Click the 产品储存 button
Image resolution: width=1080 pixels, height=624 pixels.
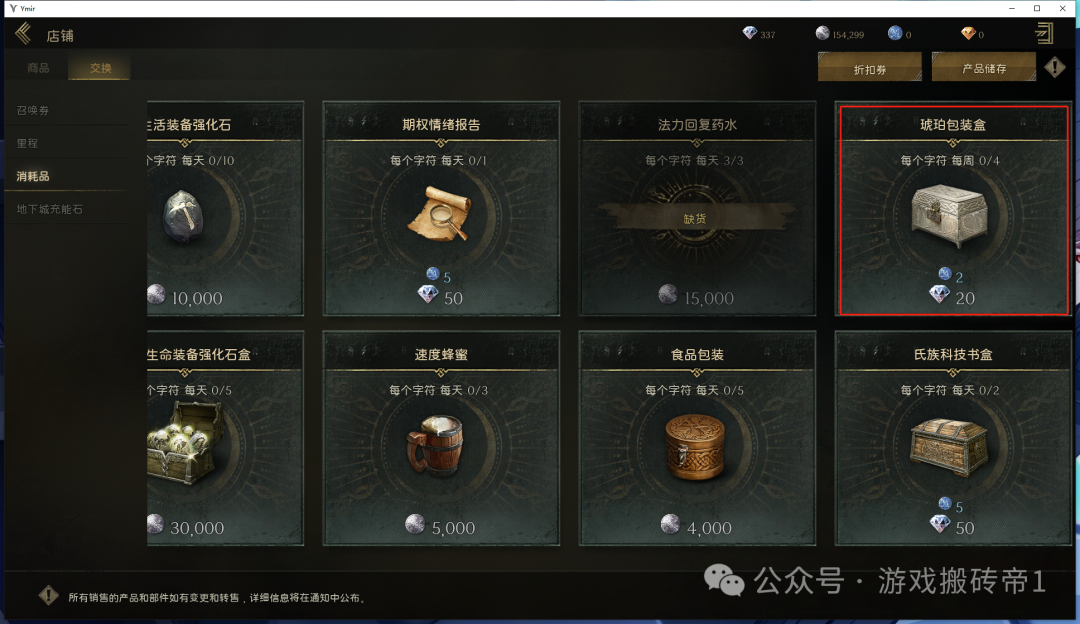(983, 69)
